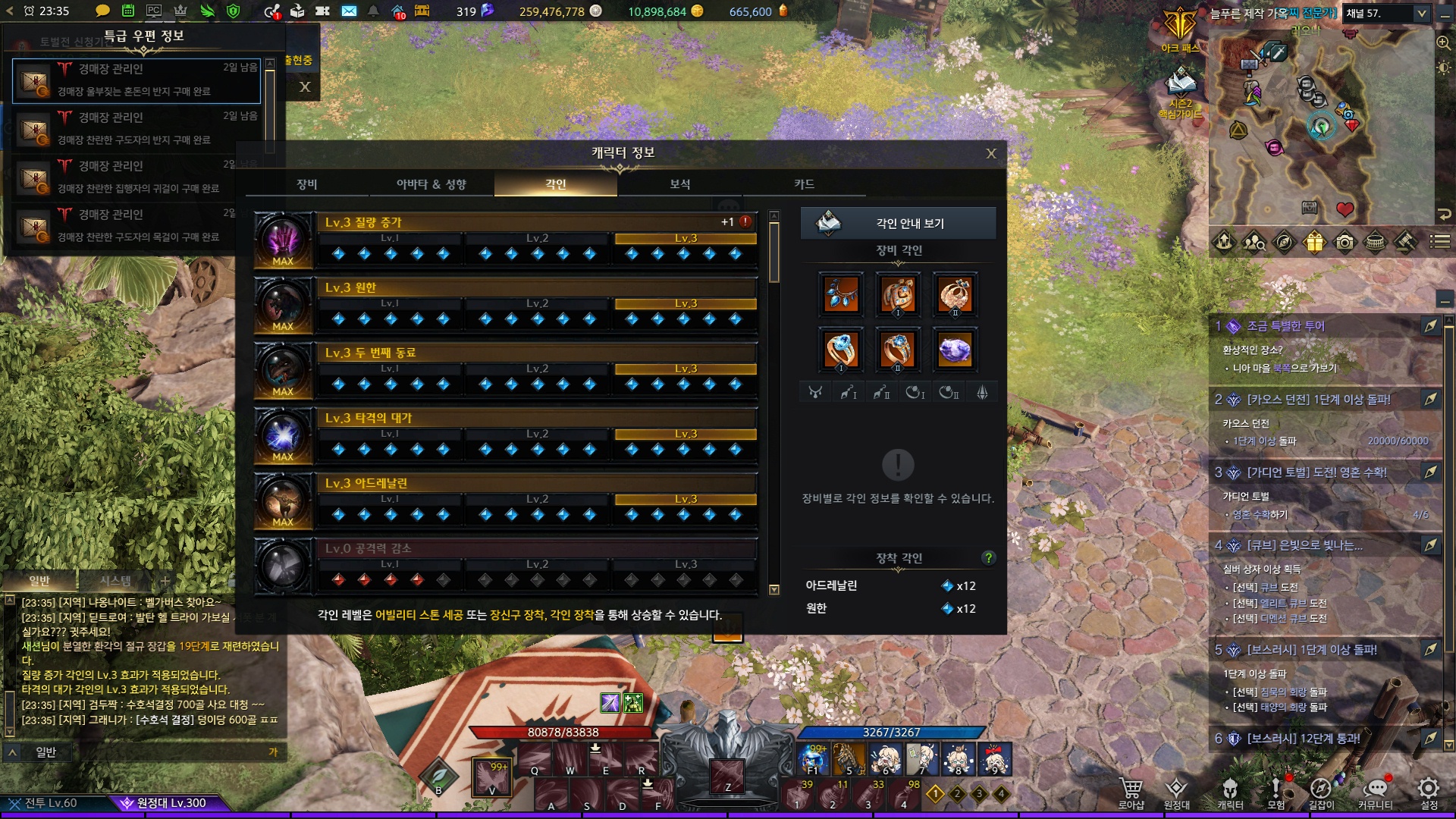Screen dimensions: 1456x819
Task: Open the 아크 패스 menu
Action: pyautogui.click(x=1180, y=30)
